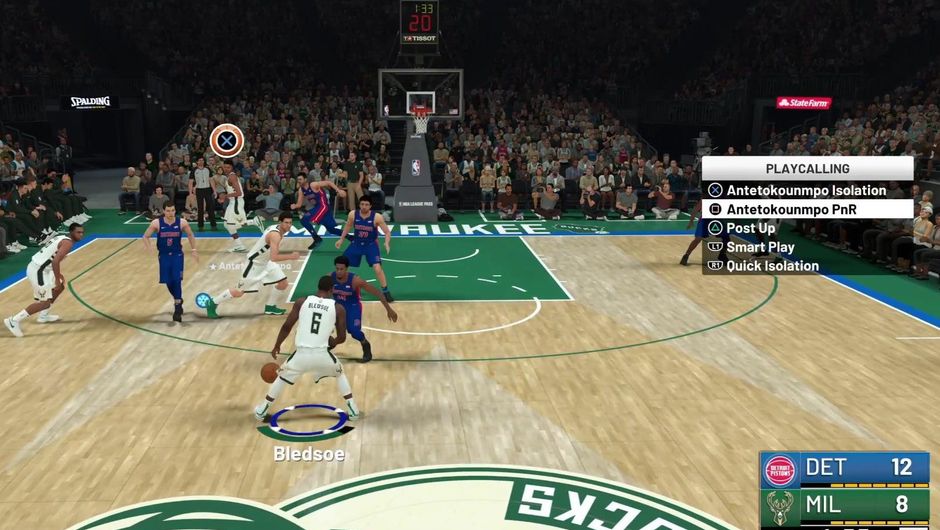Select Antetokounmpo Isolation play

806,190
